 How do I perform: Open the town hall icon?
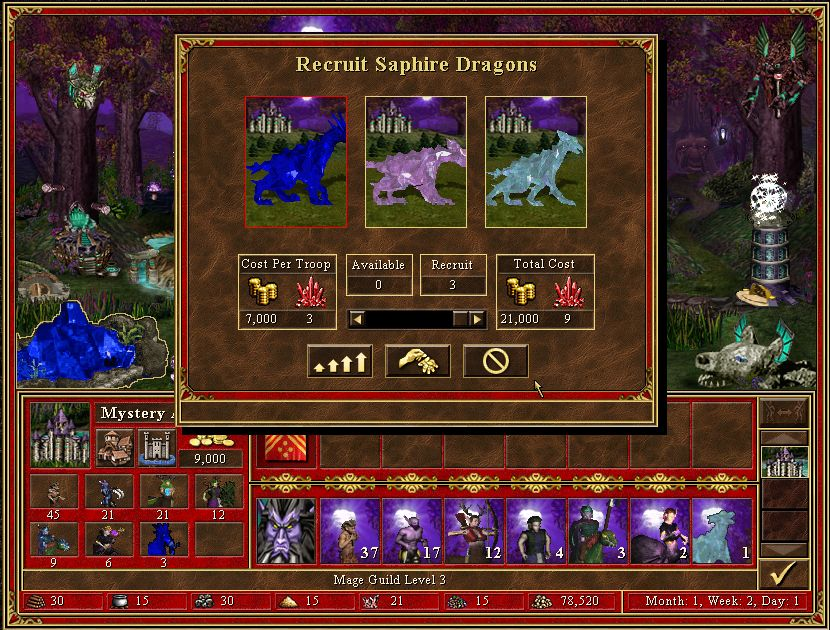tap(113, 448)
